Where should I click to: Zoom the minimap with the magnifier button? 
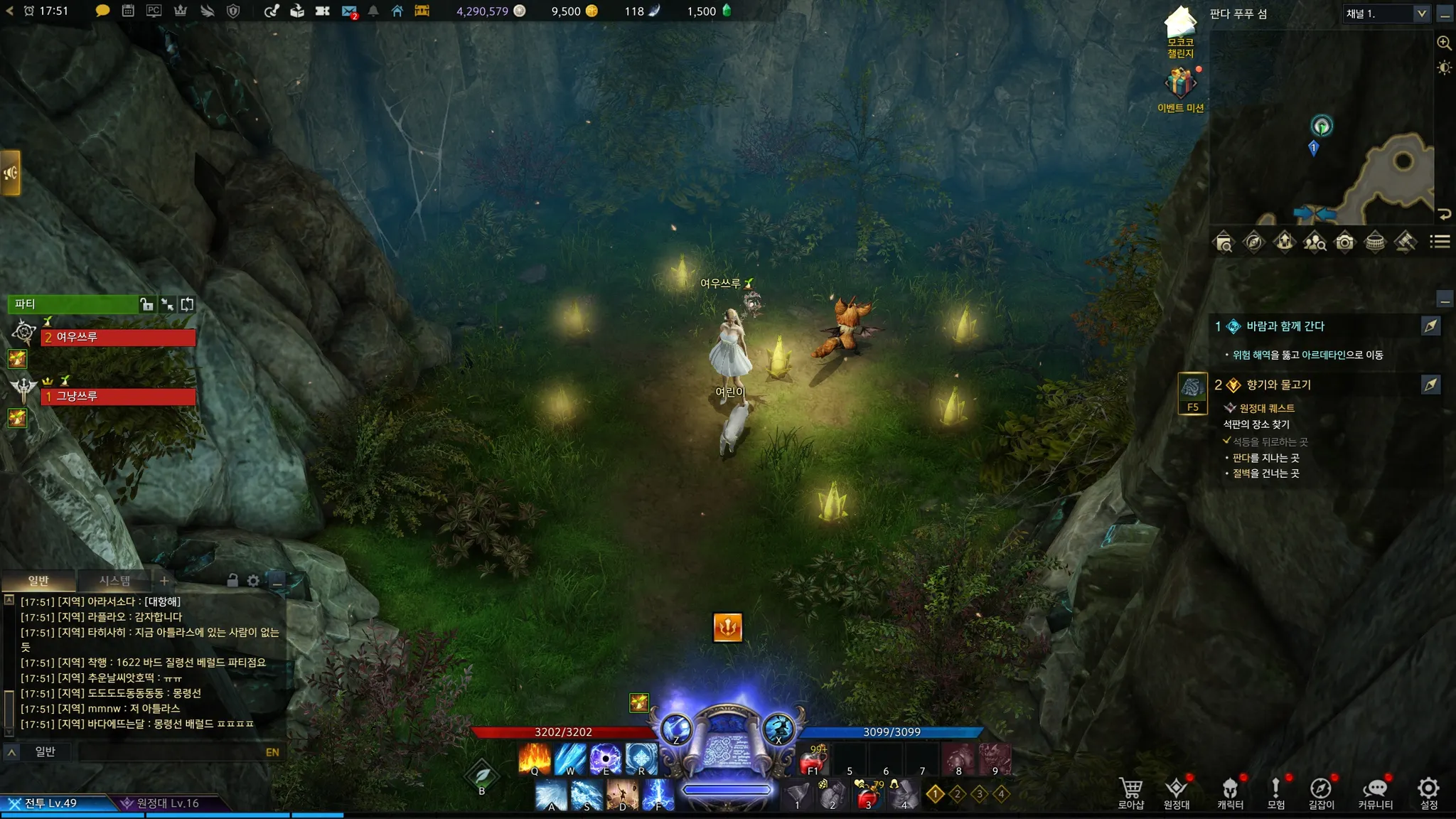pyautogui.click(x=1444, y=43)
